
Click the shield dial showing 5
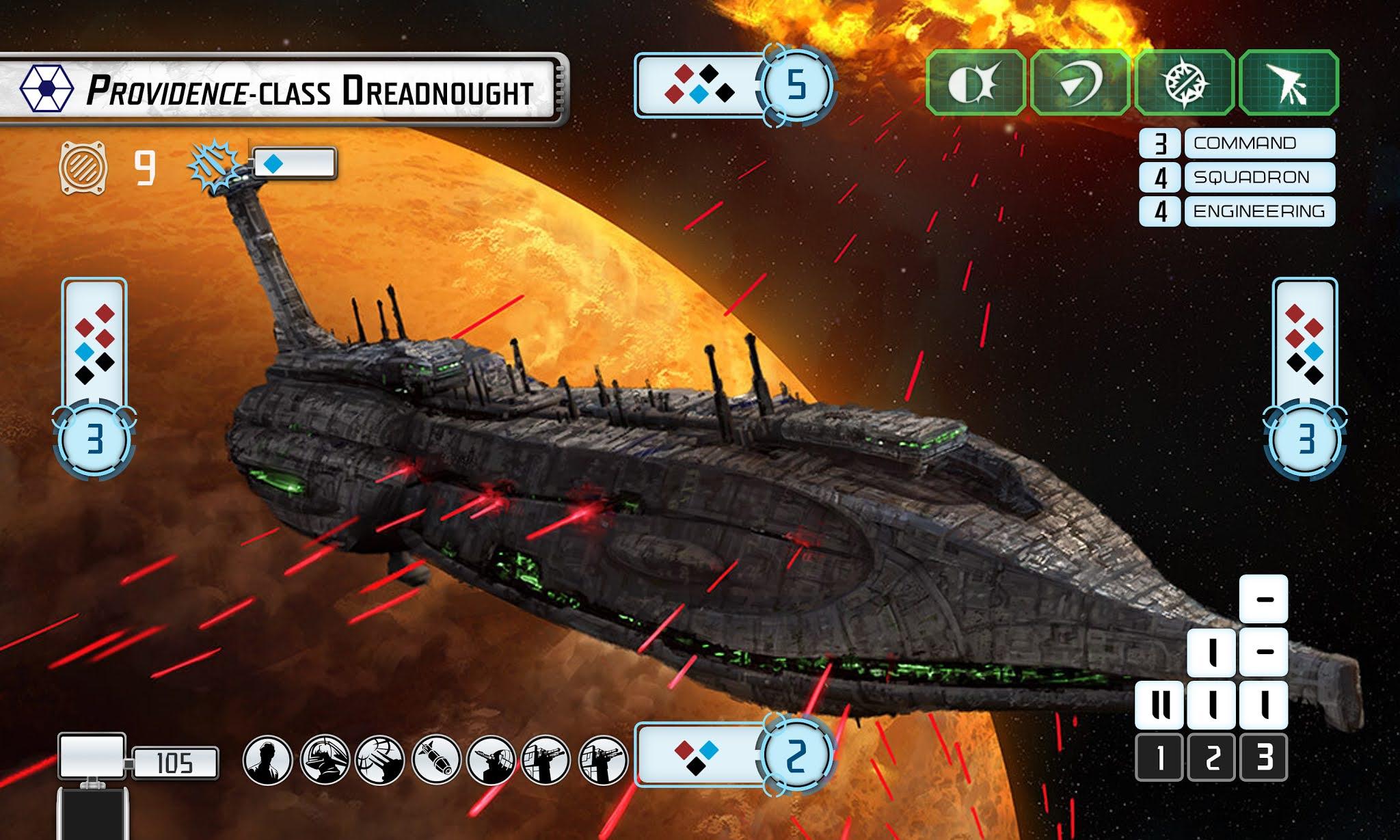tap(797, 86)
